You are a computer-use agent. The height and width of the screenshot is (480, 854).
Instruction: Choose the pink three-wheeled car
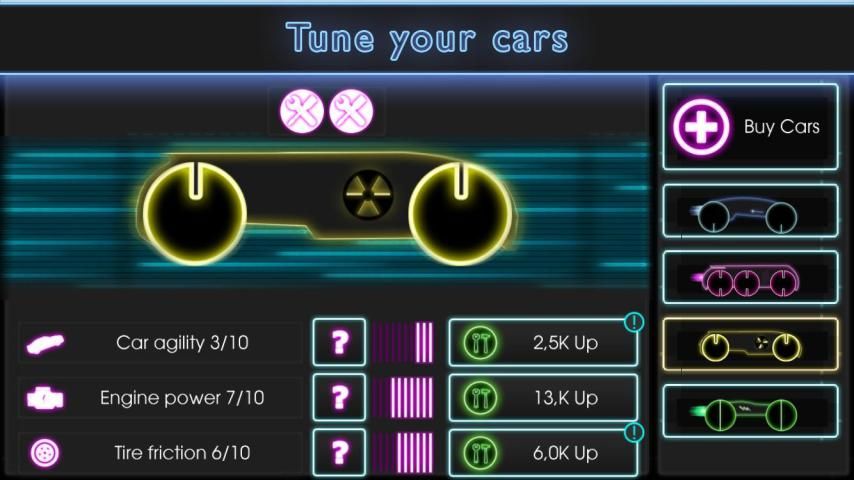[x=750, y=277]
